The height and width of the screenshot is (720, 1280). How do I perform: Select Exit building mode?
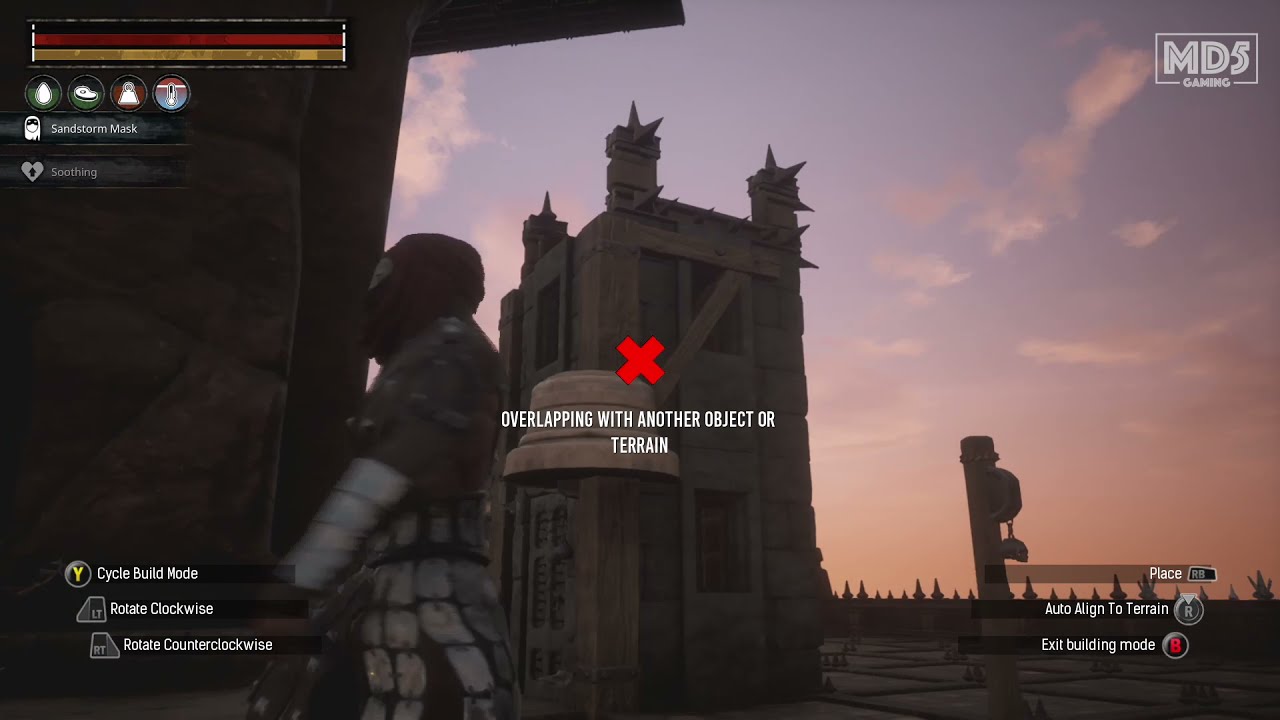point(1098,645)
